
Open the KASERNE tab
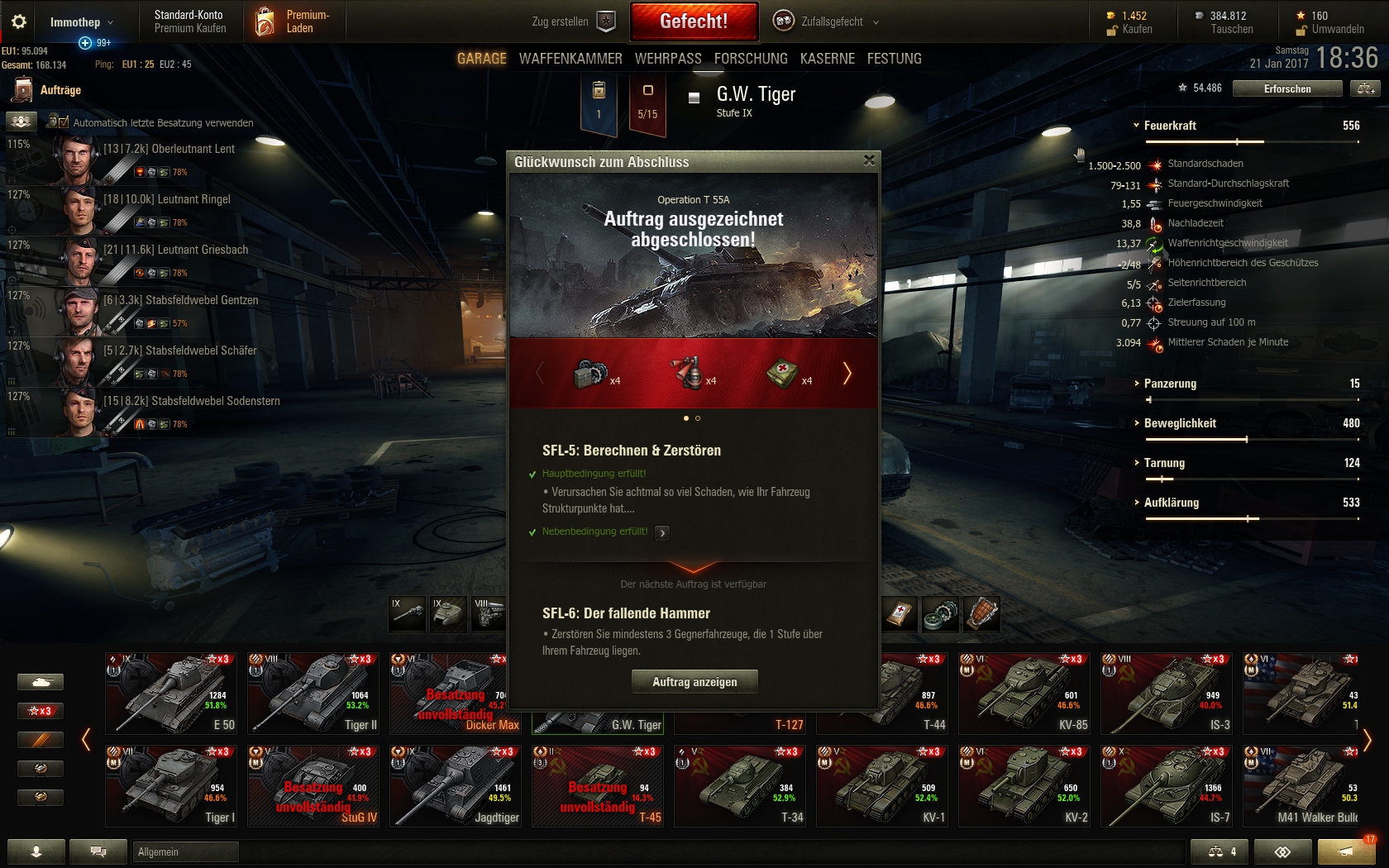click(828, 59)
